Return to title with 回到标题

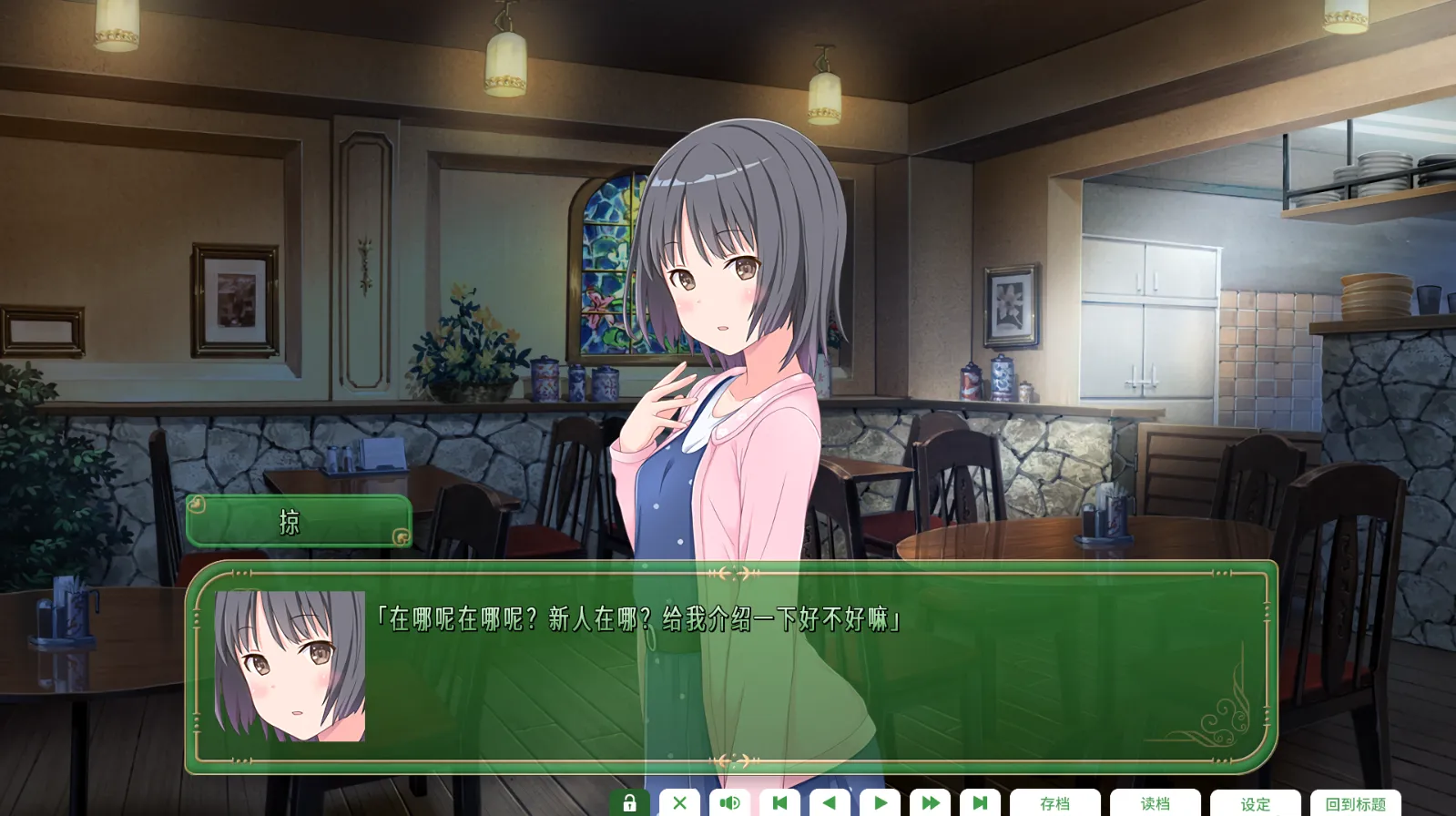tap(1355, 803)
